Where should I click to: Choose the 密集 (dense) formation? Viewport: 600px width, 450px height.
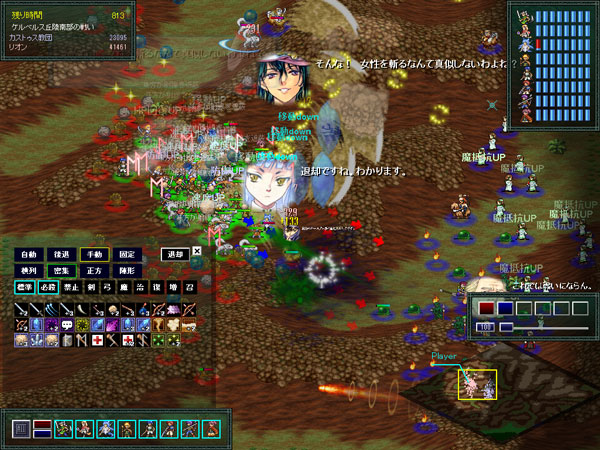(61, 270)
